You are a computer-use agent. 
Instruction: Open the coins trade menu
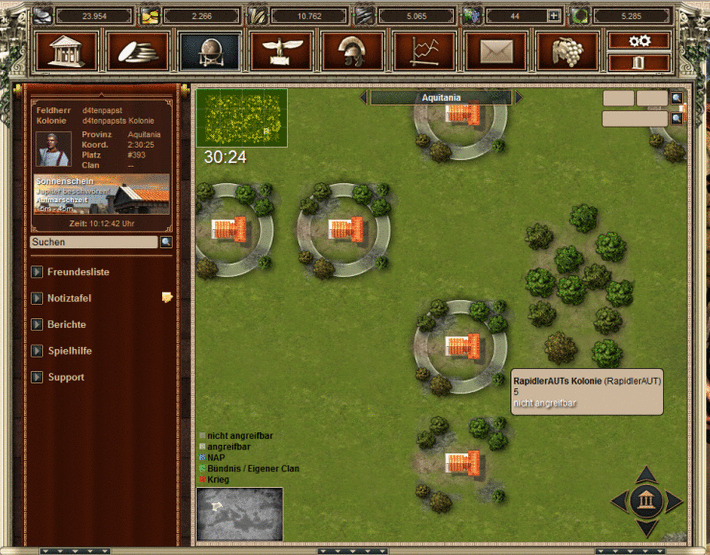point(139,50)
